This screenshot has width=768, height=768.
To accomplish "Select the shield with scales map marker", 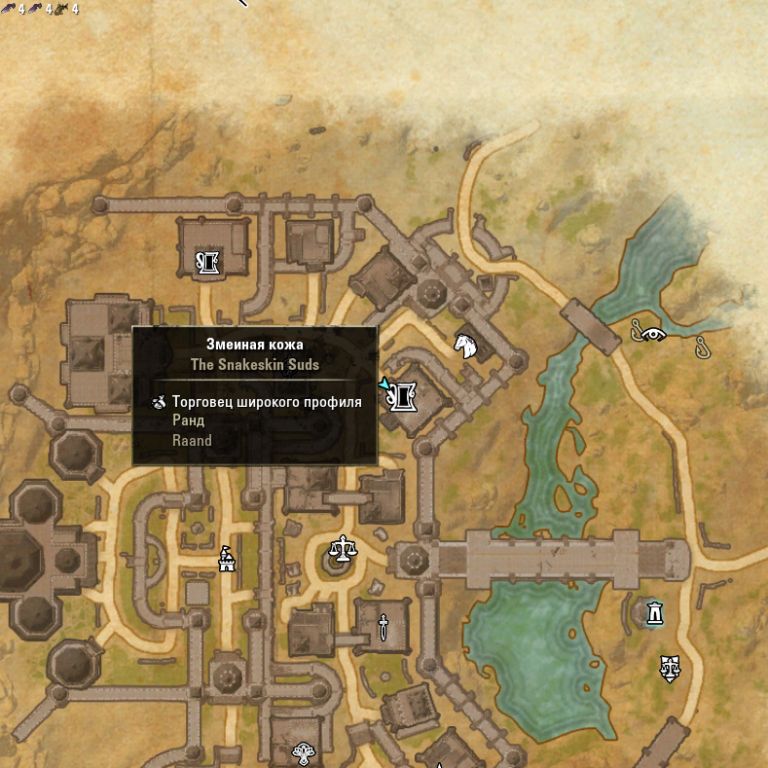I will click(669, 667).
